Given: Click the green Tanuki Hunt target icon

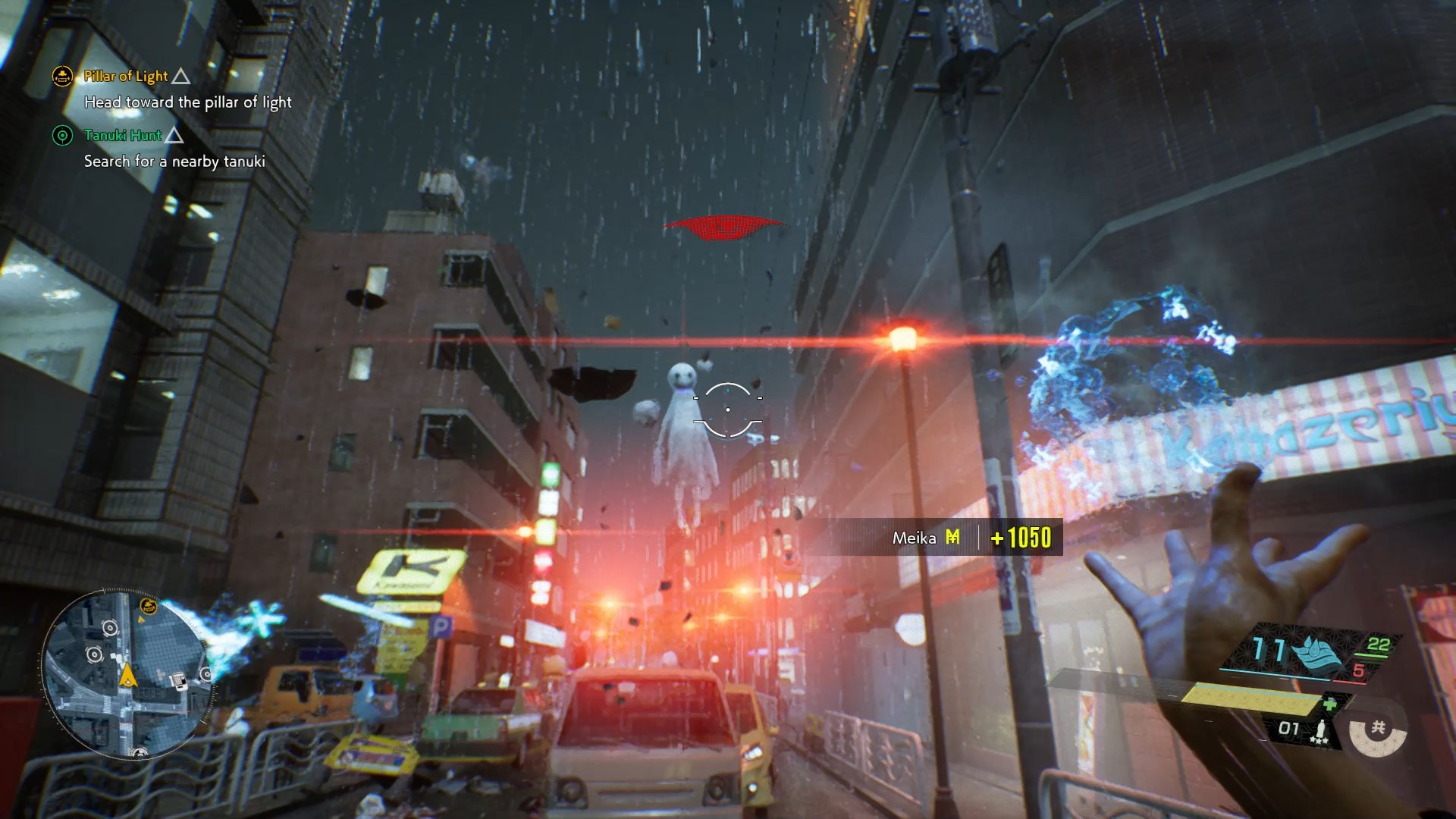Looking at the screenshot, I should [x=62, y=136].
